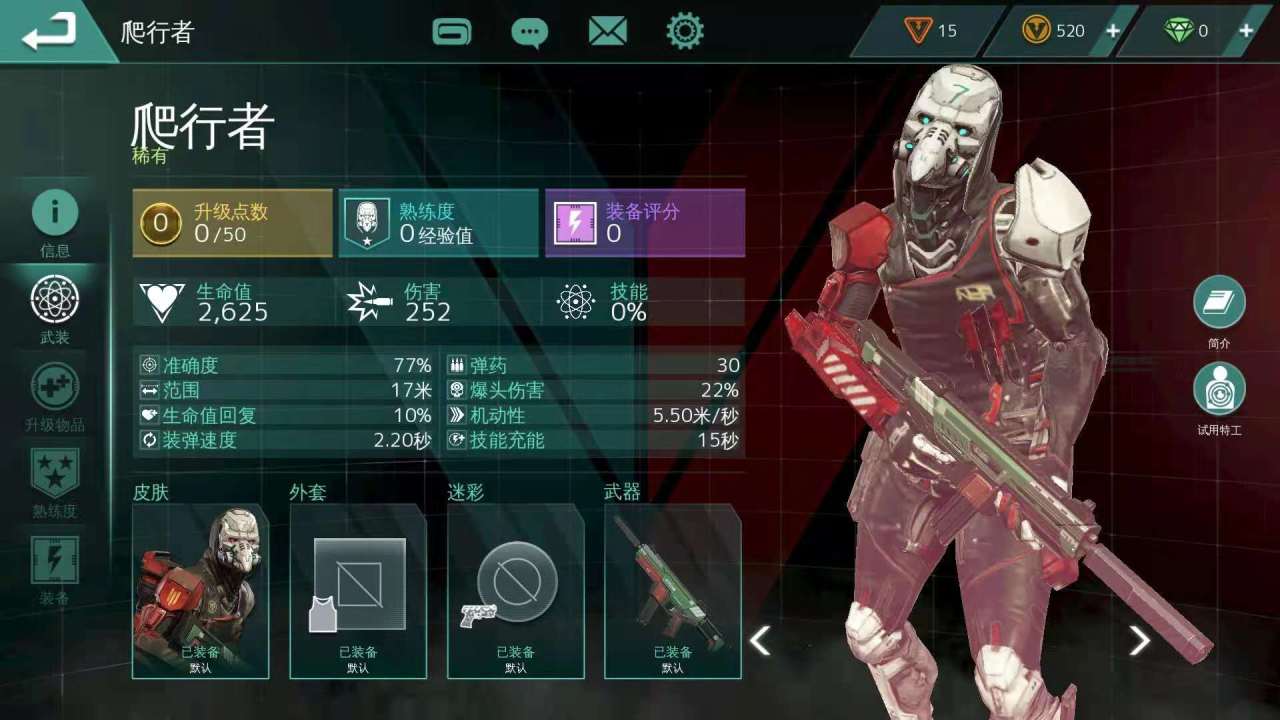
Task: Switch to the 熟练度 mastery tab
Action: 55,482
